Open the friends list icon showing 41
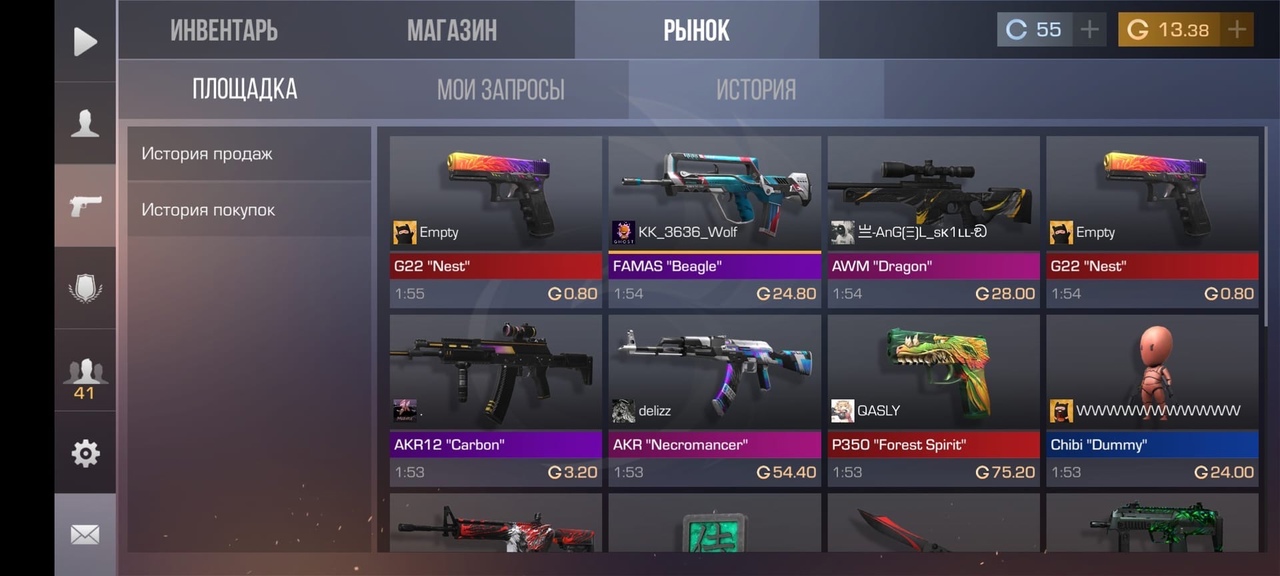Viewport: 1280px width, 576px height. (85, 377)
